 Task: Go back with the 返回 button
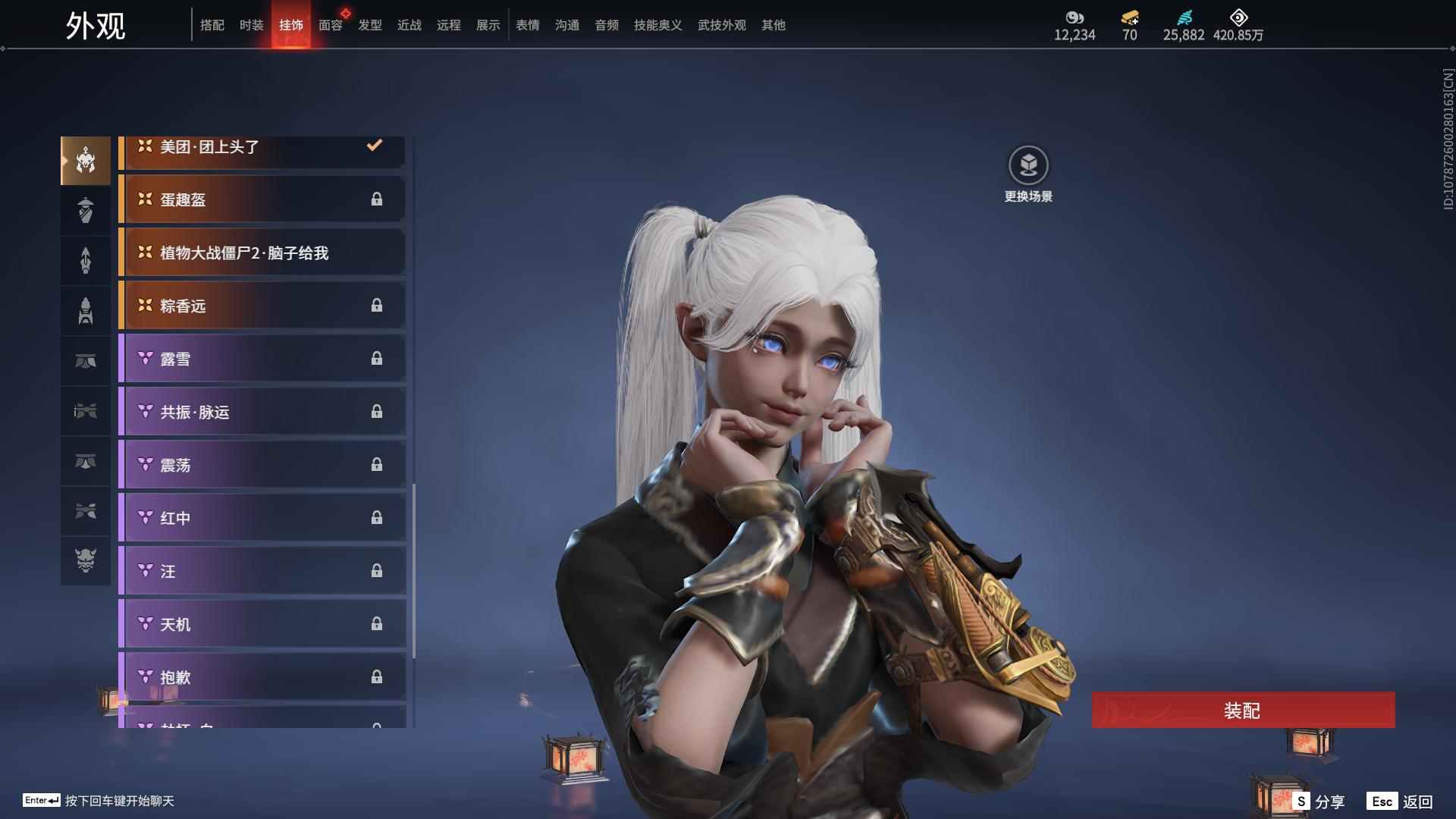pyautogui.click(x=1401, y=802)
